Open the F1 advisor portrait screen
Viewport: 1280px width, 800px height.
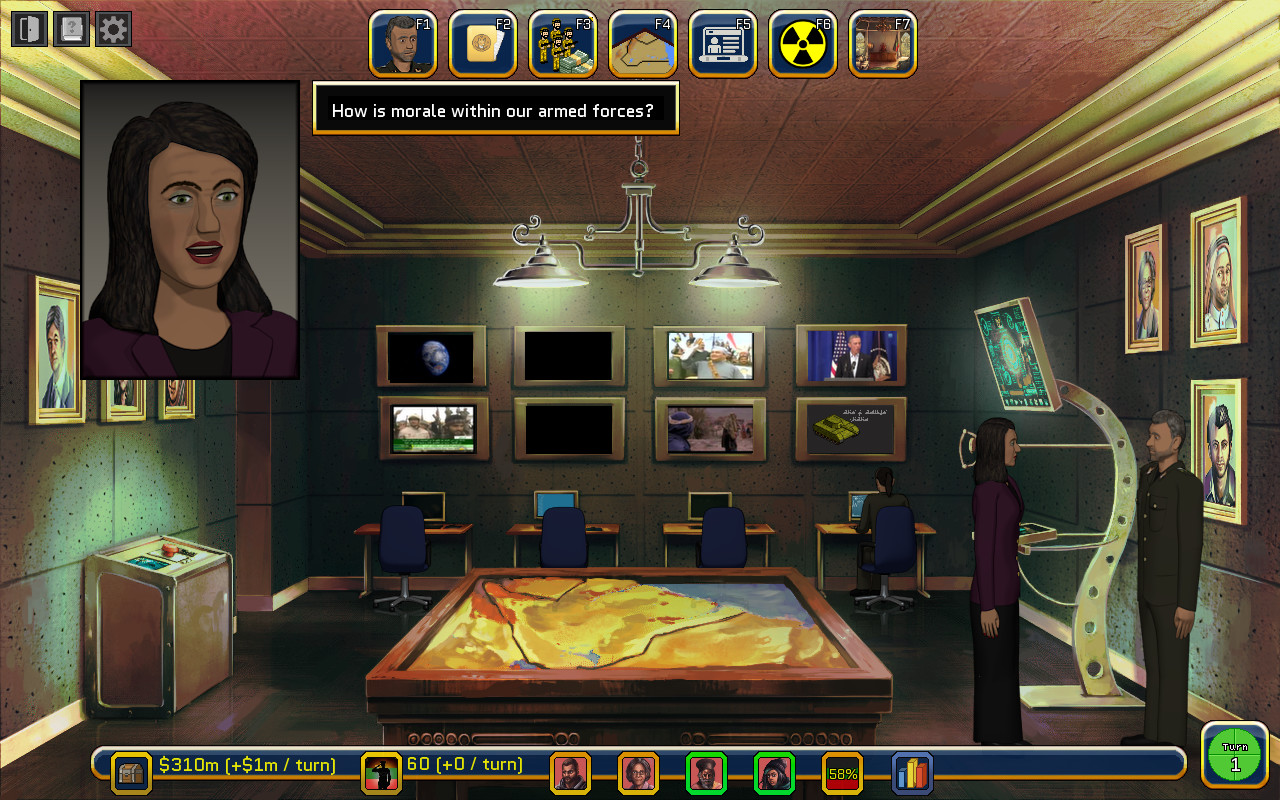tap(402, 43)
